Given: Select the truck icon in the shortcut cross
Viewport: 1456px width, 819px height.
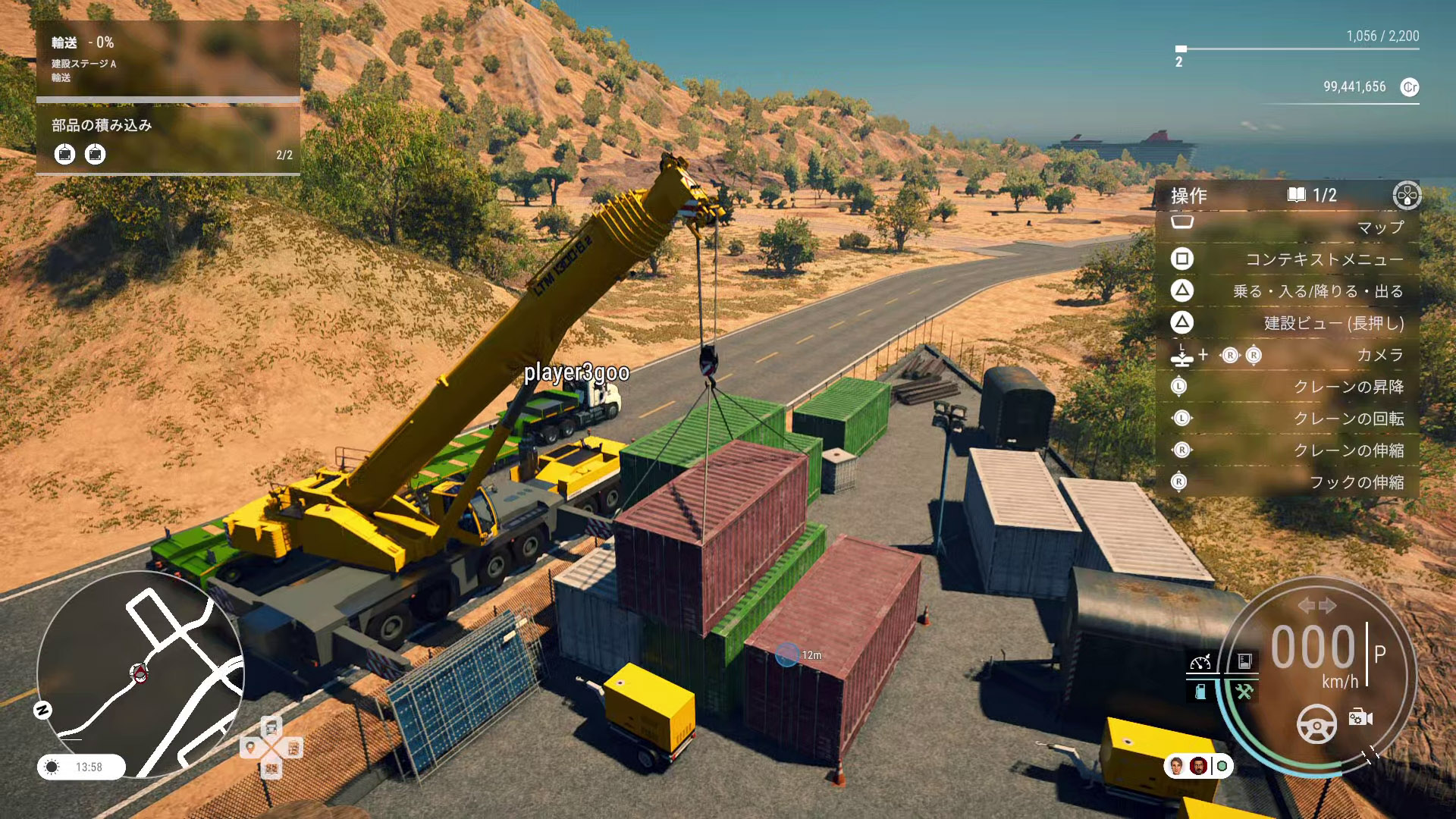Looking at the screenshot, I should click(271, 727).
